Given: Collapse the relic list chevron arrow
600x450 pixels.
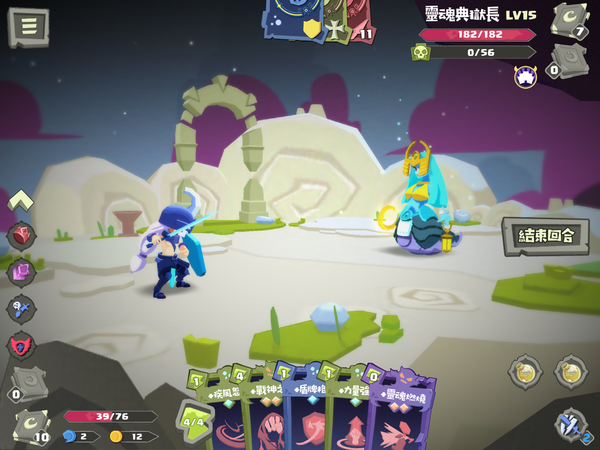Looking at the screenshot, I should (x=21, y=201).
